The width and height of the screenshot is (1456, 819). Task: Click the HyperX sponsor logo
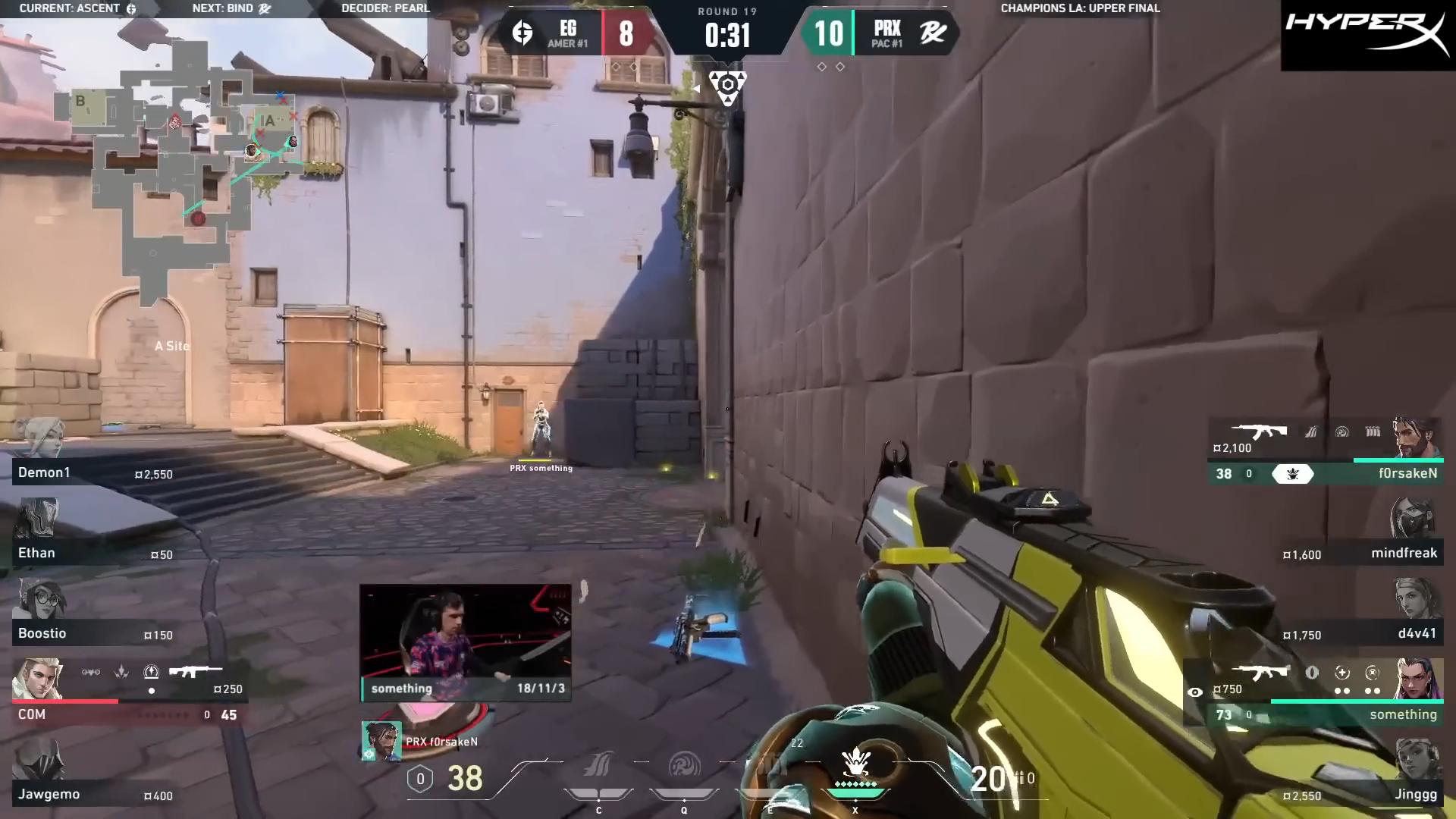click(x=1367, y=35)
